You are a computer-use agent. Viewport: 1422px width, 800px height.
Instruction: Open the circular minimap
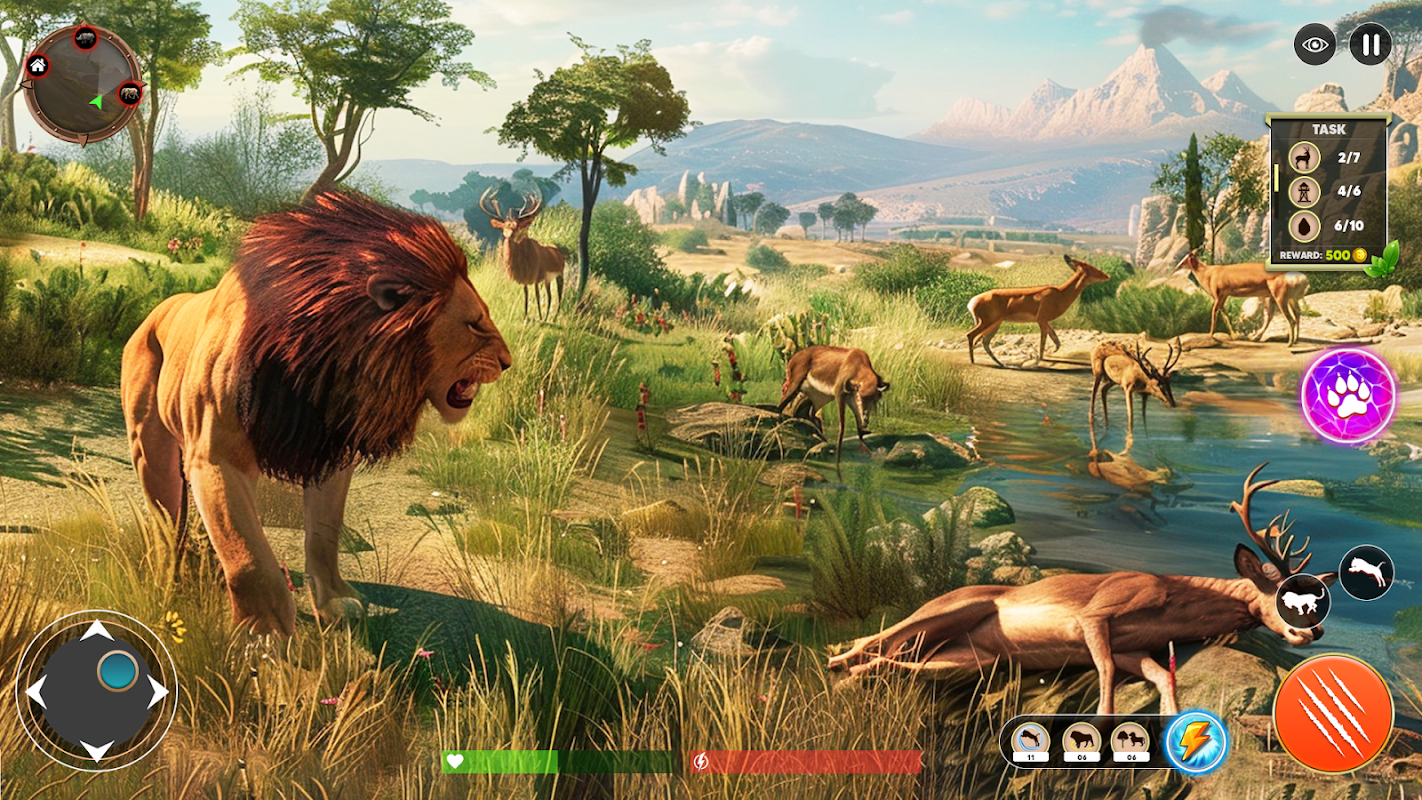[x=82, y=83]
